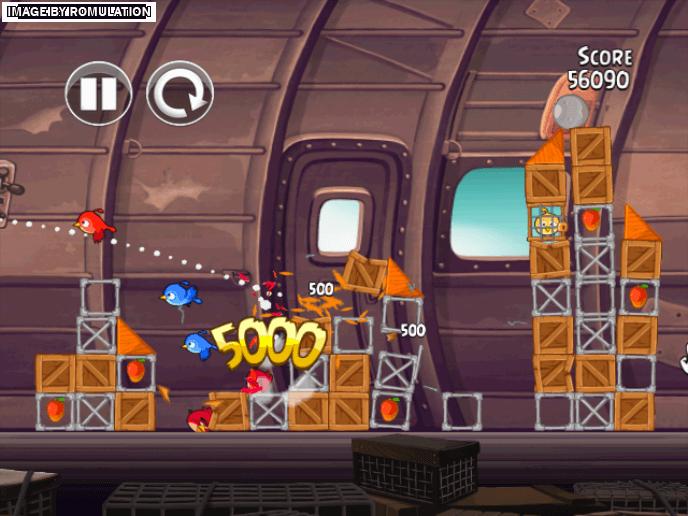Restart the current level
688x516 pixels.
coord(180,93)
